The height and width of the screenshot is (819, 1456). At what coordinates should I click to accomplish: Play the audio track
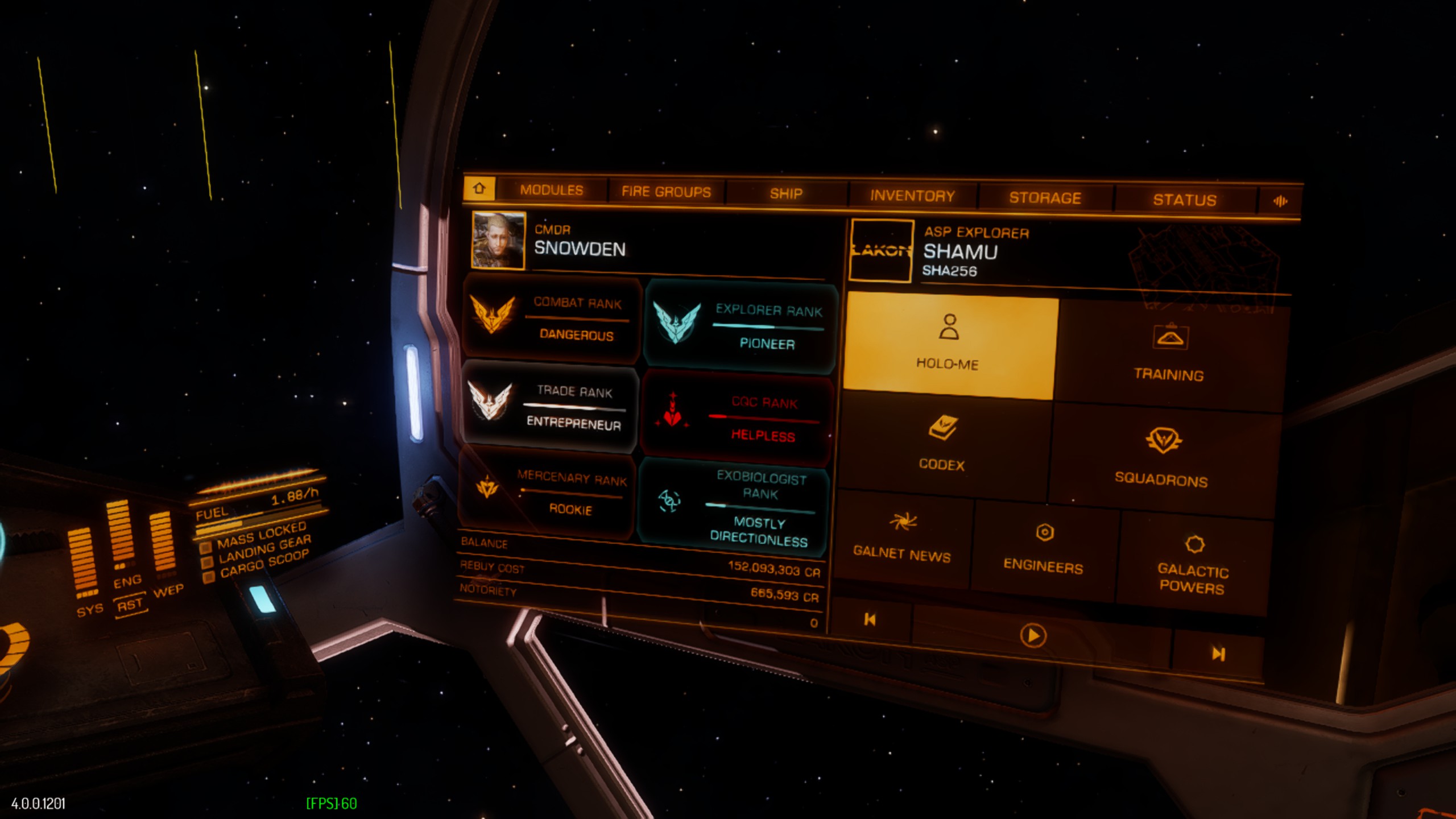tap(1033, 635)
